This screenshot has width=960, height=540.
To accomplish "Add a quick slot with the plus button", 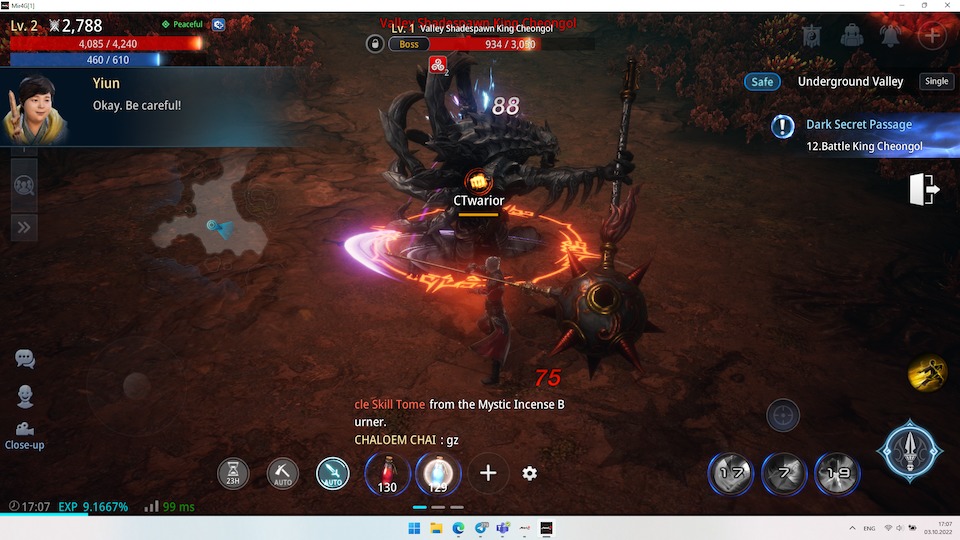I will click(487, 473).
